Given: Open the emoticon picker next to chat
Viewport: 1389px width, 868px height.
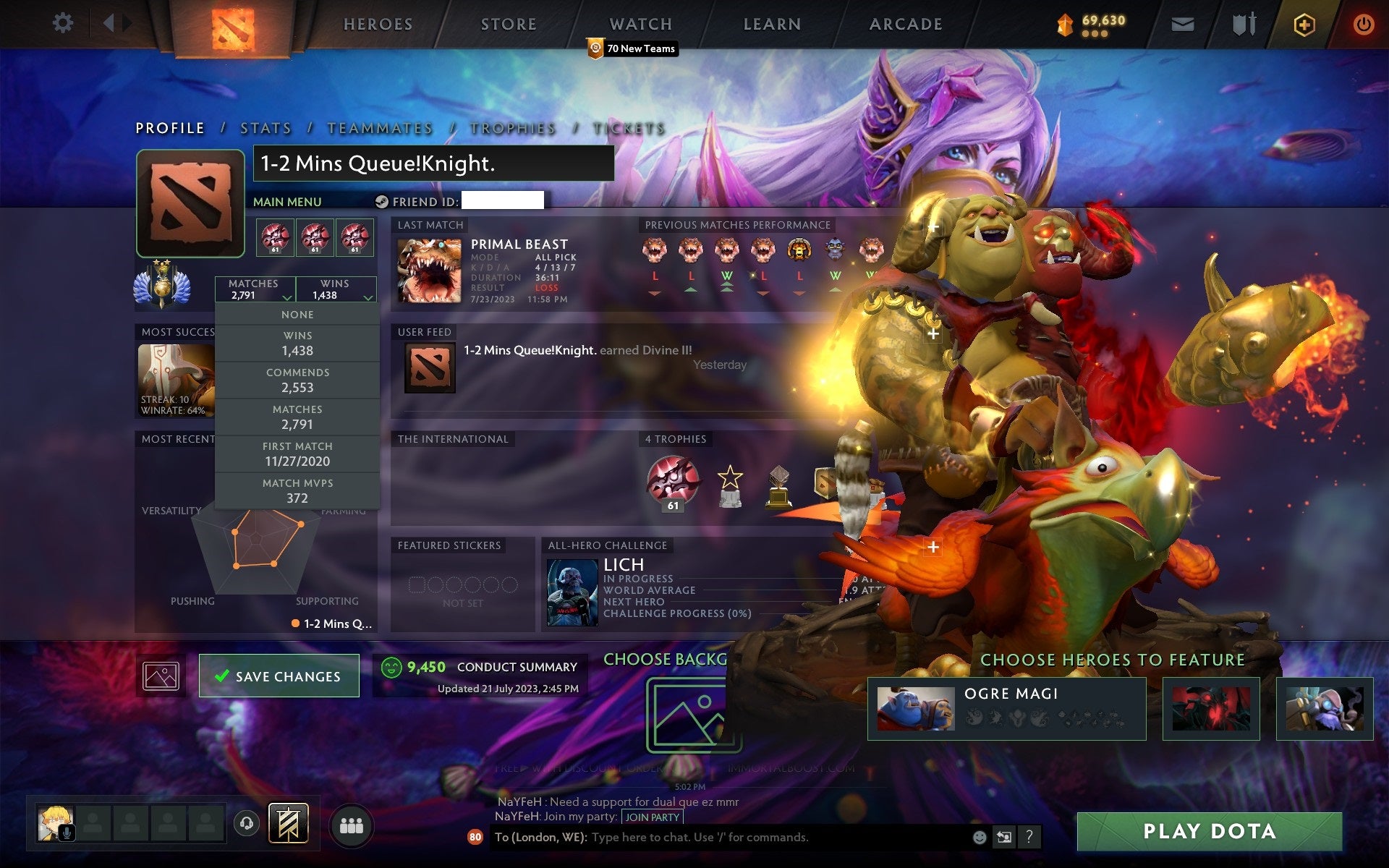Looking at the screenshot, I should pyautogui.click(x=982, y=838).
